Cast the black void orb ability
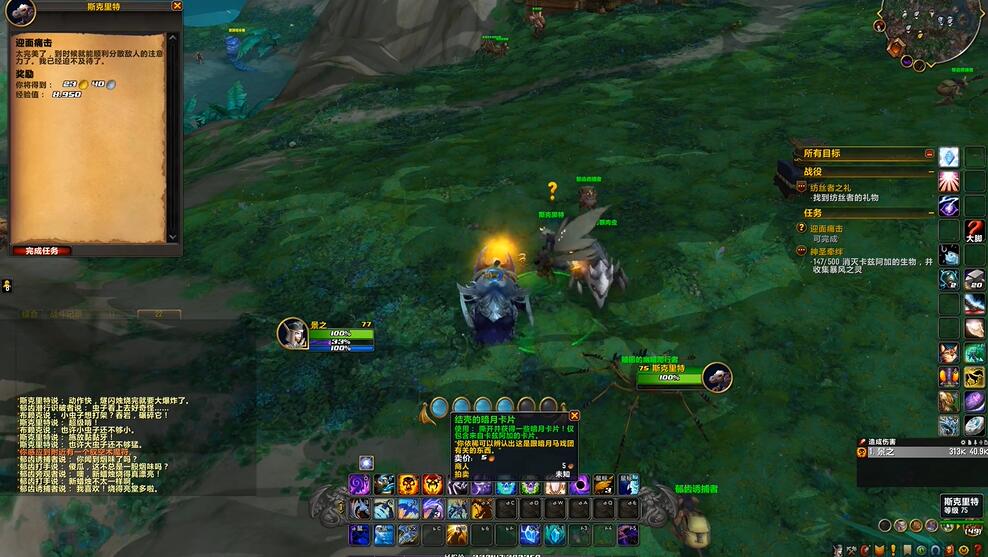This screenshot has height=557, width=988. pos(580,485)
